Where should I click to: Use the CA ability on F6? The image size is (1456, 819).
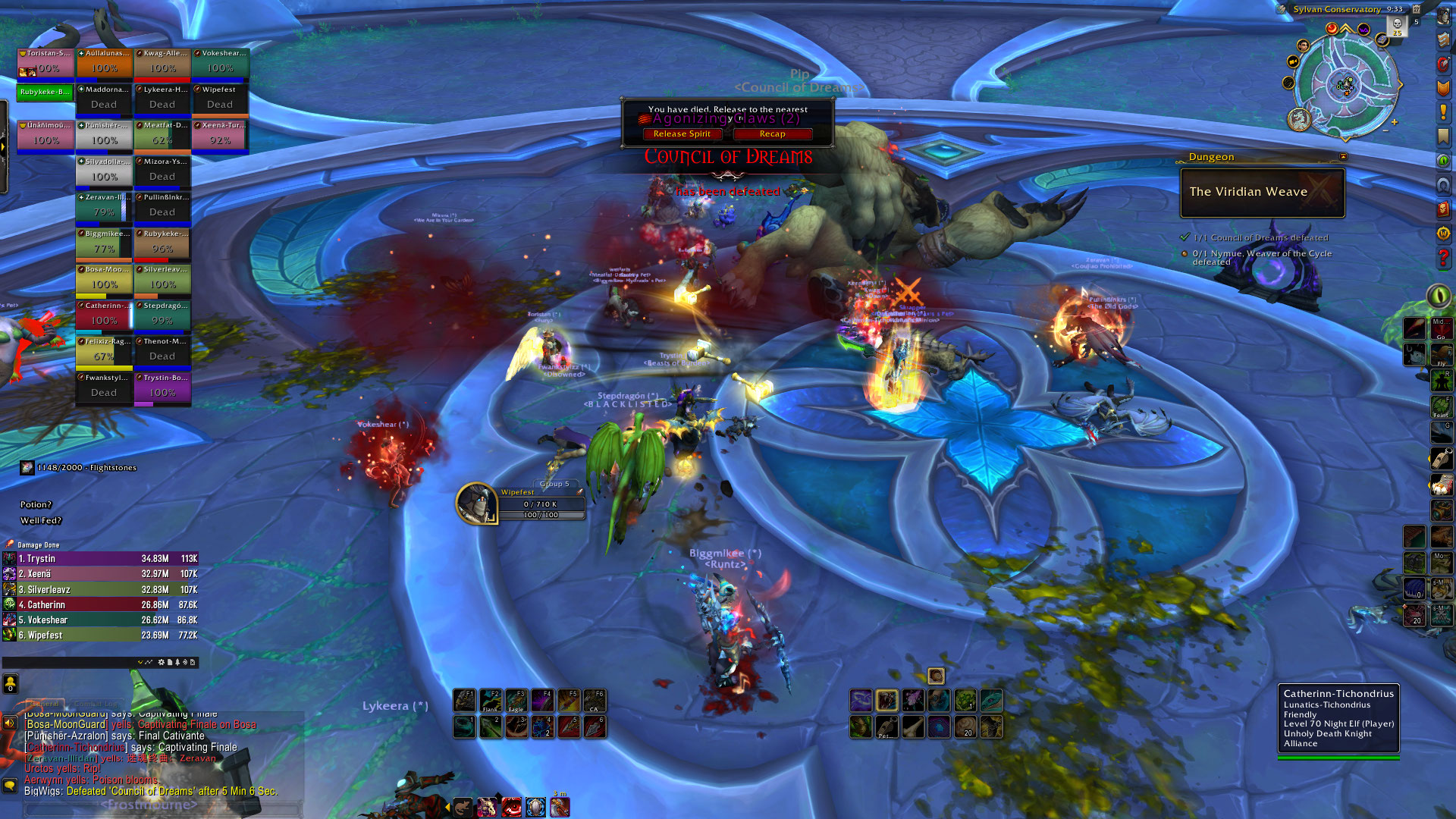point(595,700)
